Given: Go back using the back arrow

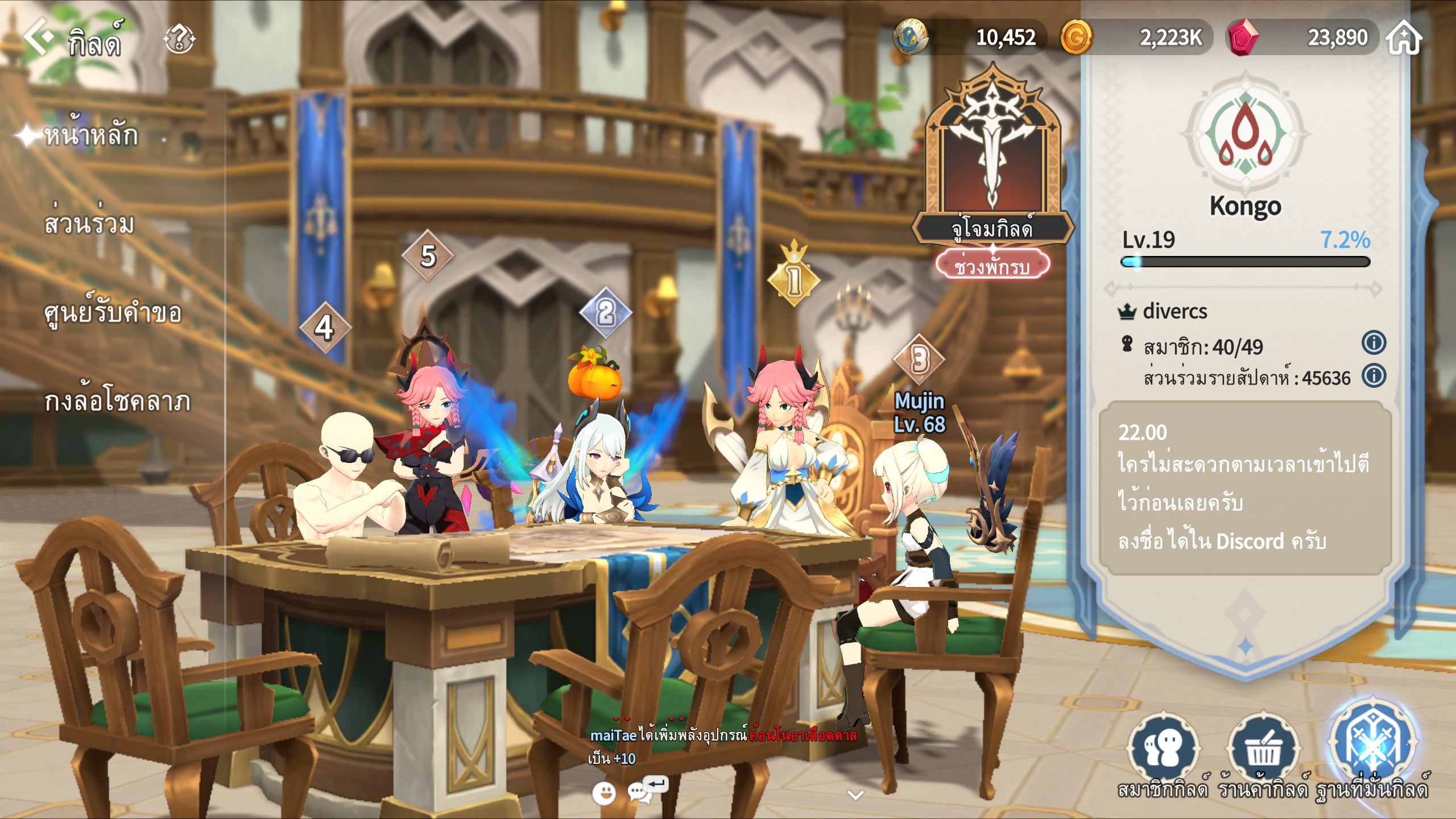Looking at the screenshot, I should point(38,36).
